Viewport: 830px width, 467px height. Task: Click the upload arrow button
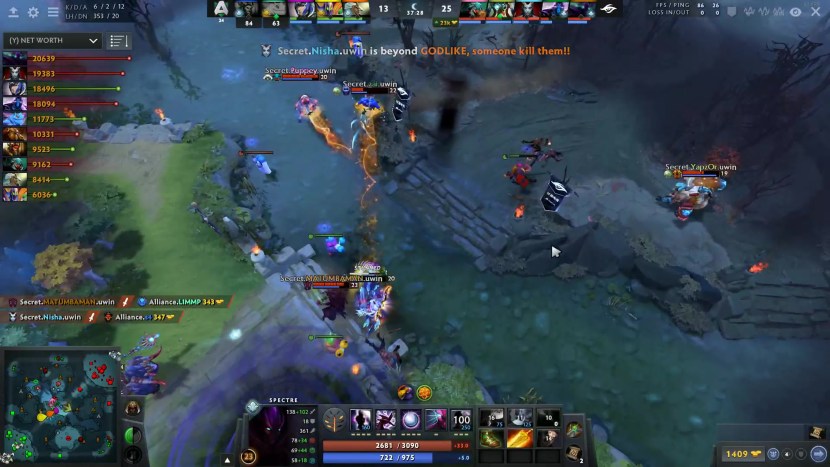click(13, 12)
